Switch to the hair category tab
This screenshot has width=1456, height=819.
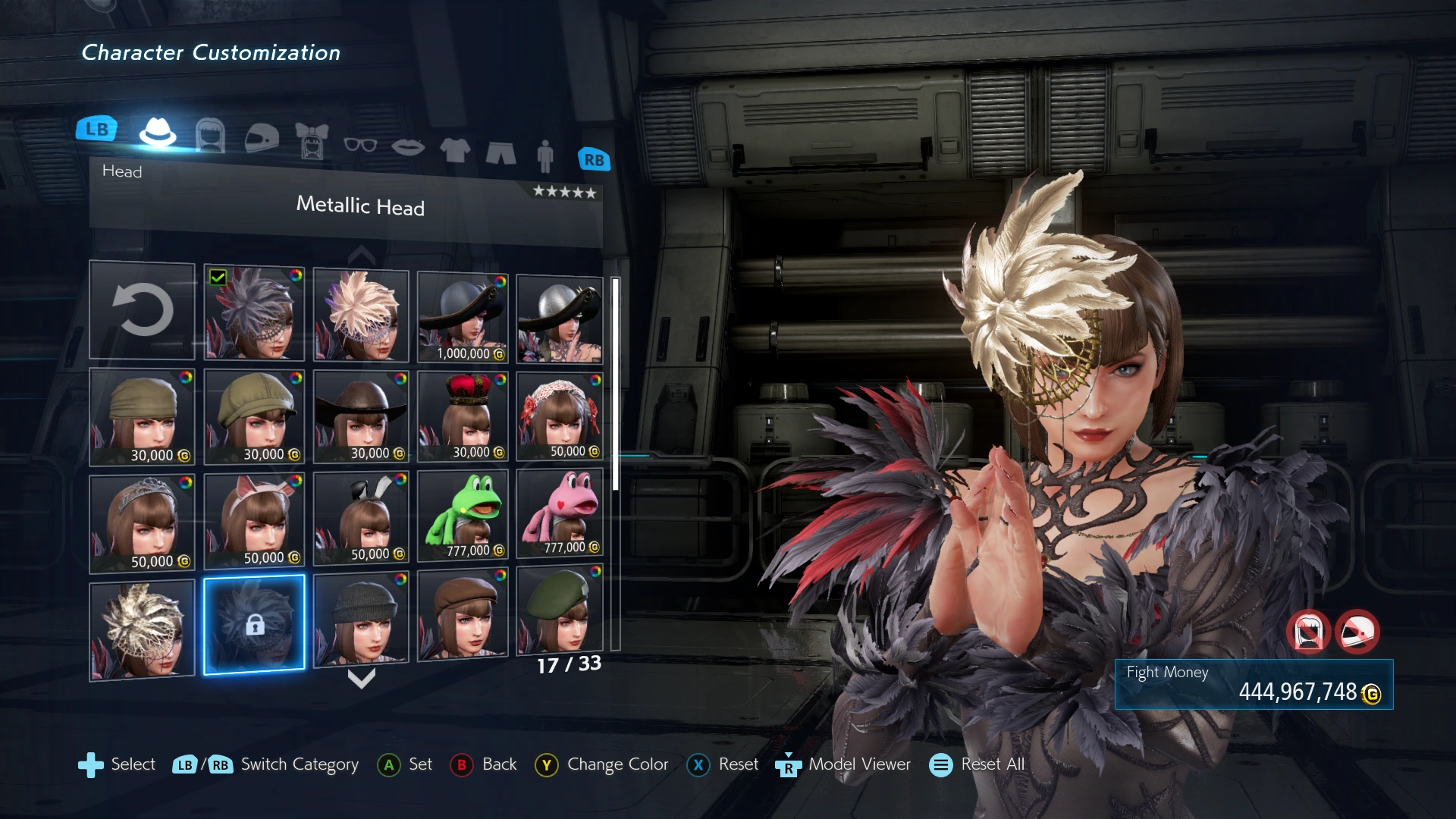pyautogui.click(x=210, y=136)
